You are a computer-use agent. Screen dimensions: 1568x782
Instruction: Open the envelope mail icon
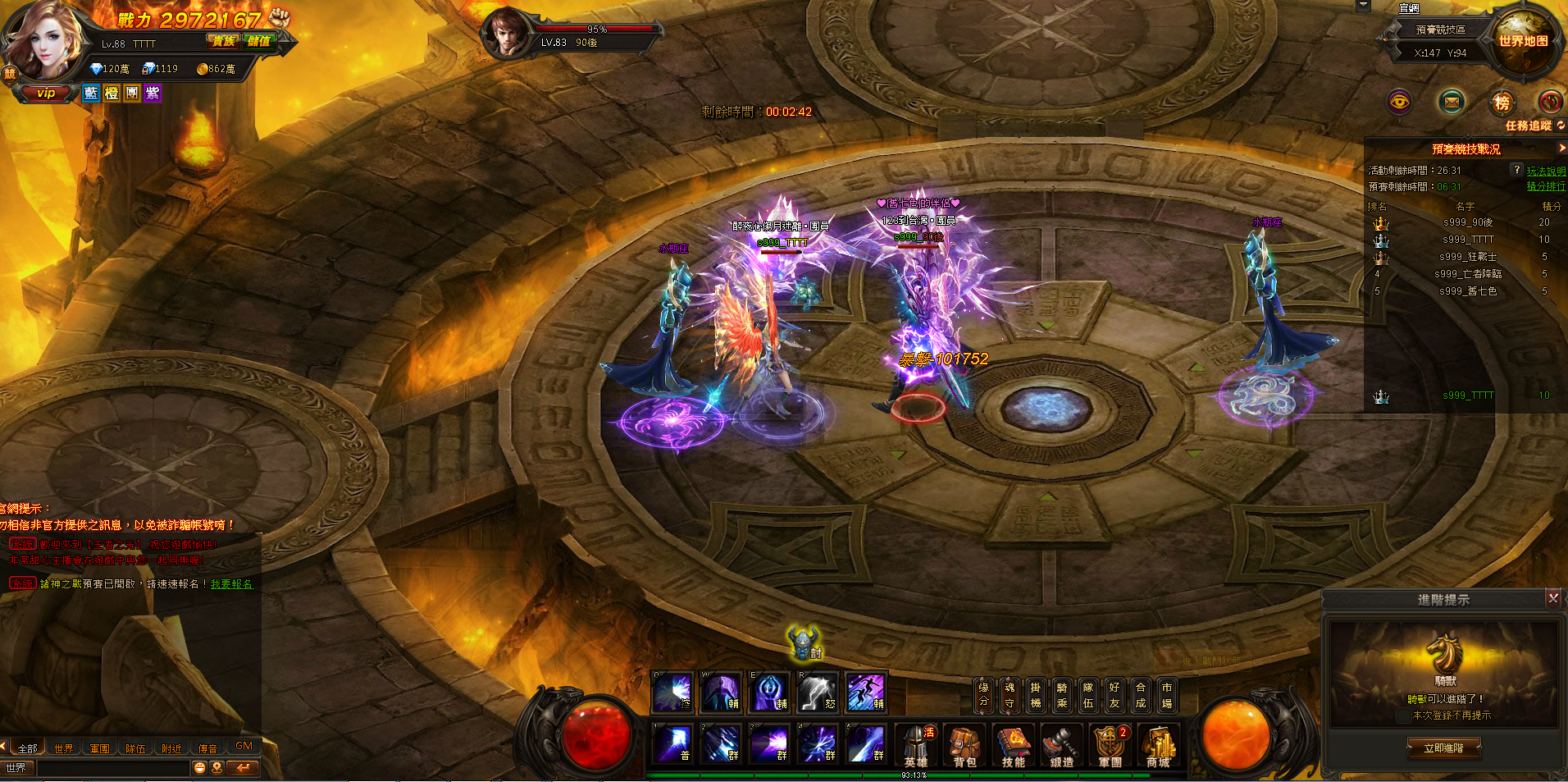point(1452,102)
